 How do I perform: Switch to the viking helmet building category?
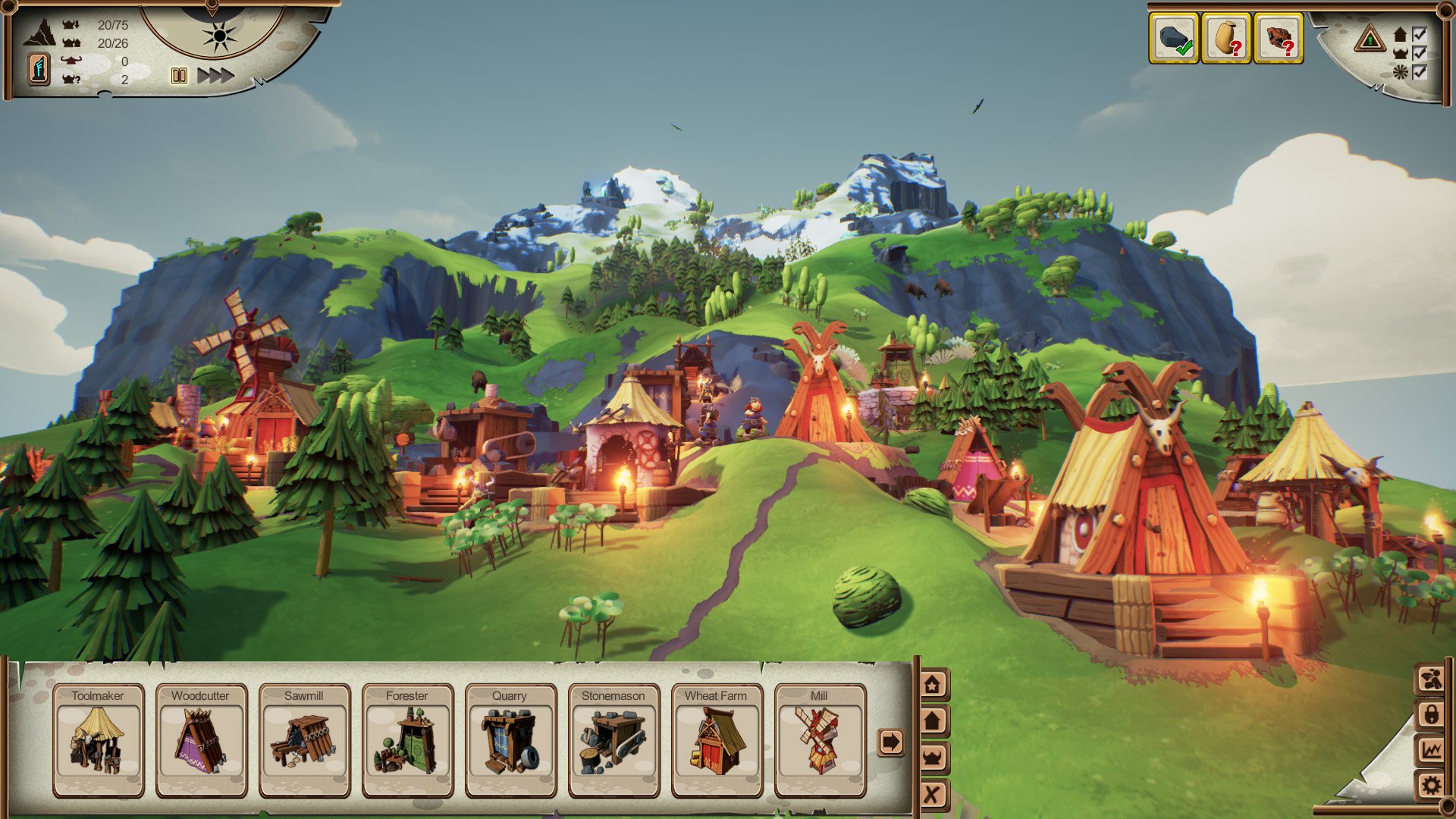(x=931, y=757)
